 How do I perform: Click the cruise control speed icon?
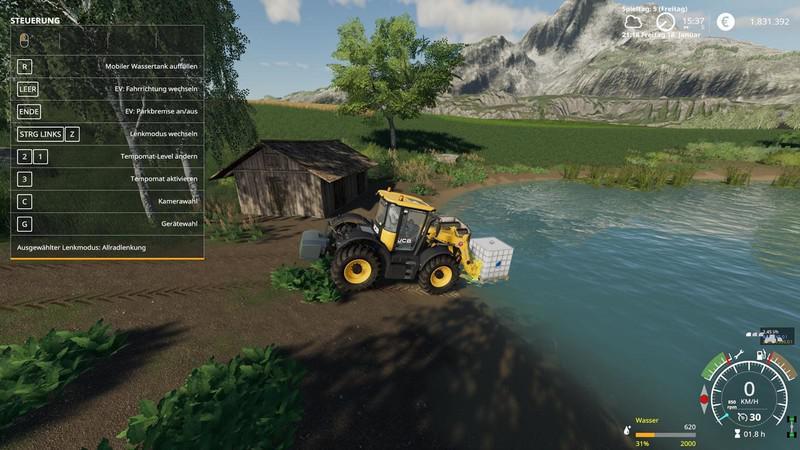click(740, 418)
